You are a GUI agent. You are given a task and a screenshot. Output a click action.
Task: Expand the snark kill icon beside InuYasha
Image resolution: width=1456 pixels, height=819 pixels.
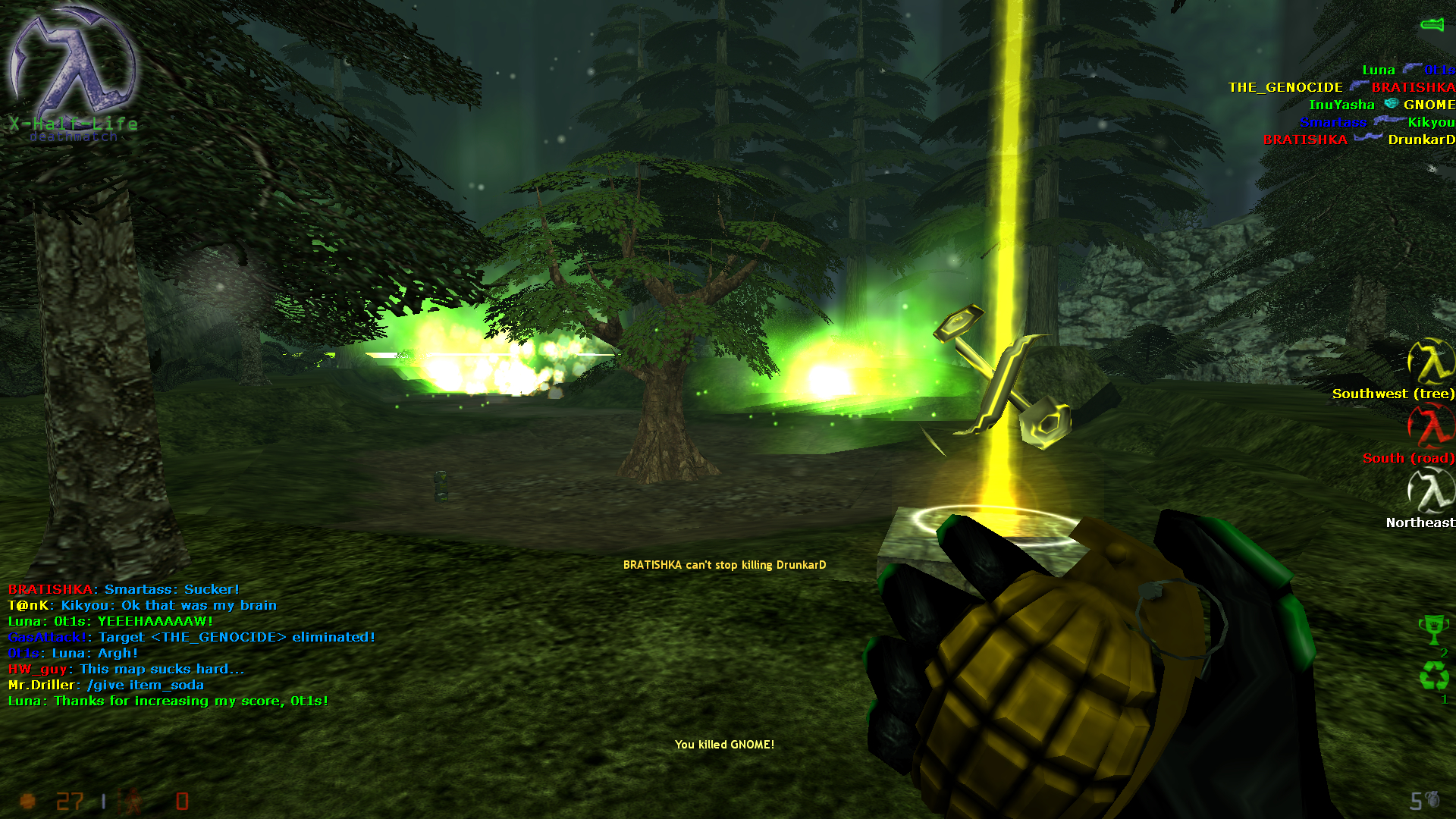click(x=1389, y=104)
